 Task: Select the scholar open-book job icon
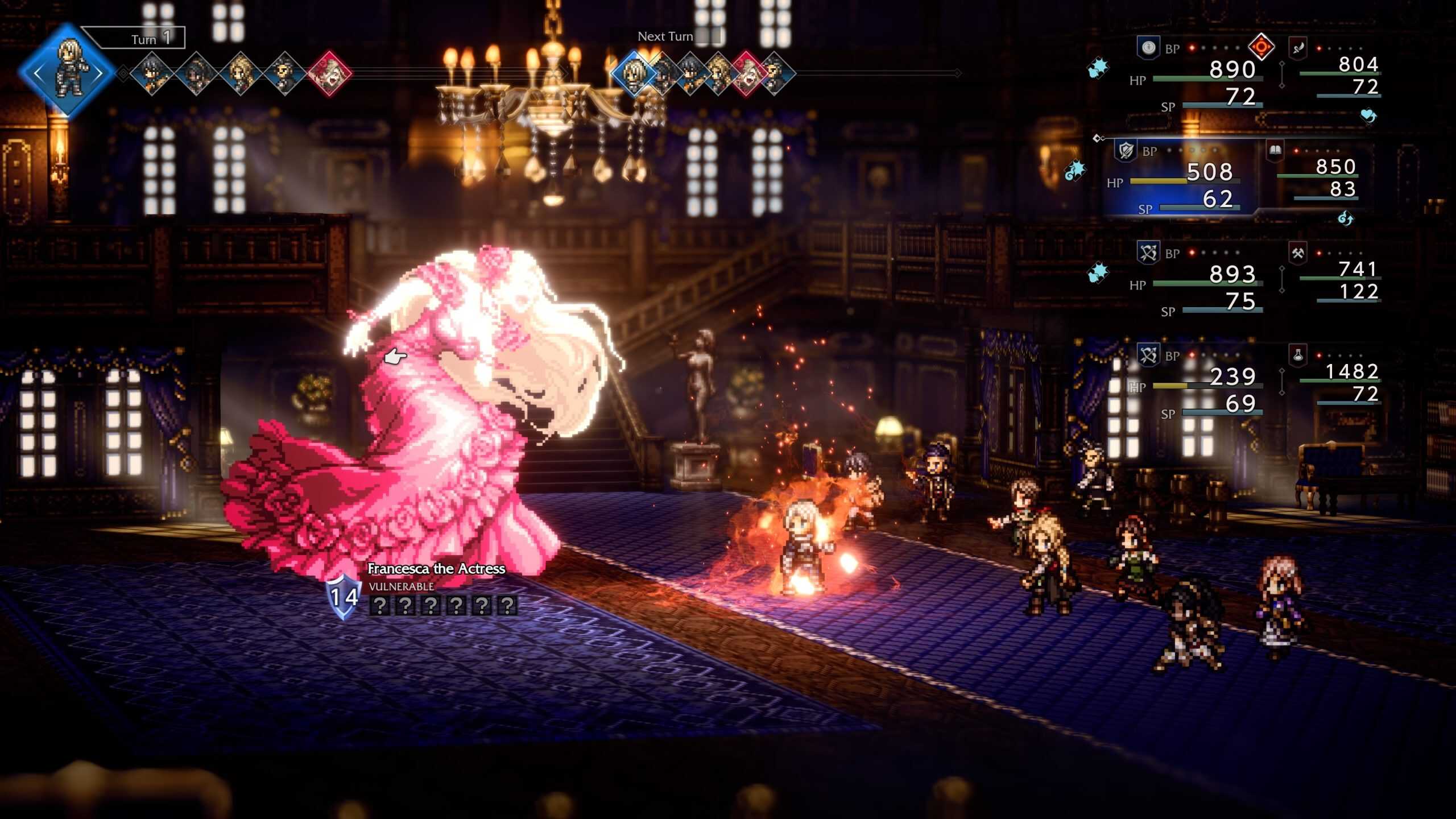[x=1275, y=150]
